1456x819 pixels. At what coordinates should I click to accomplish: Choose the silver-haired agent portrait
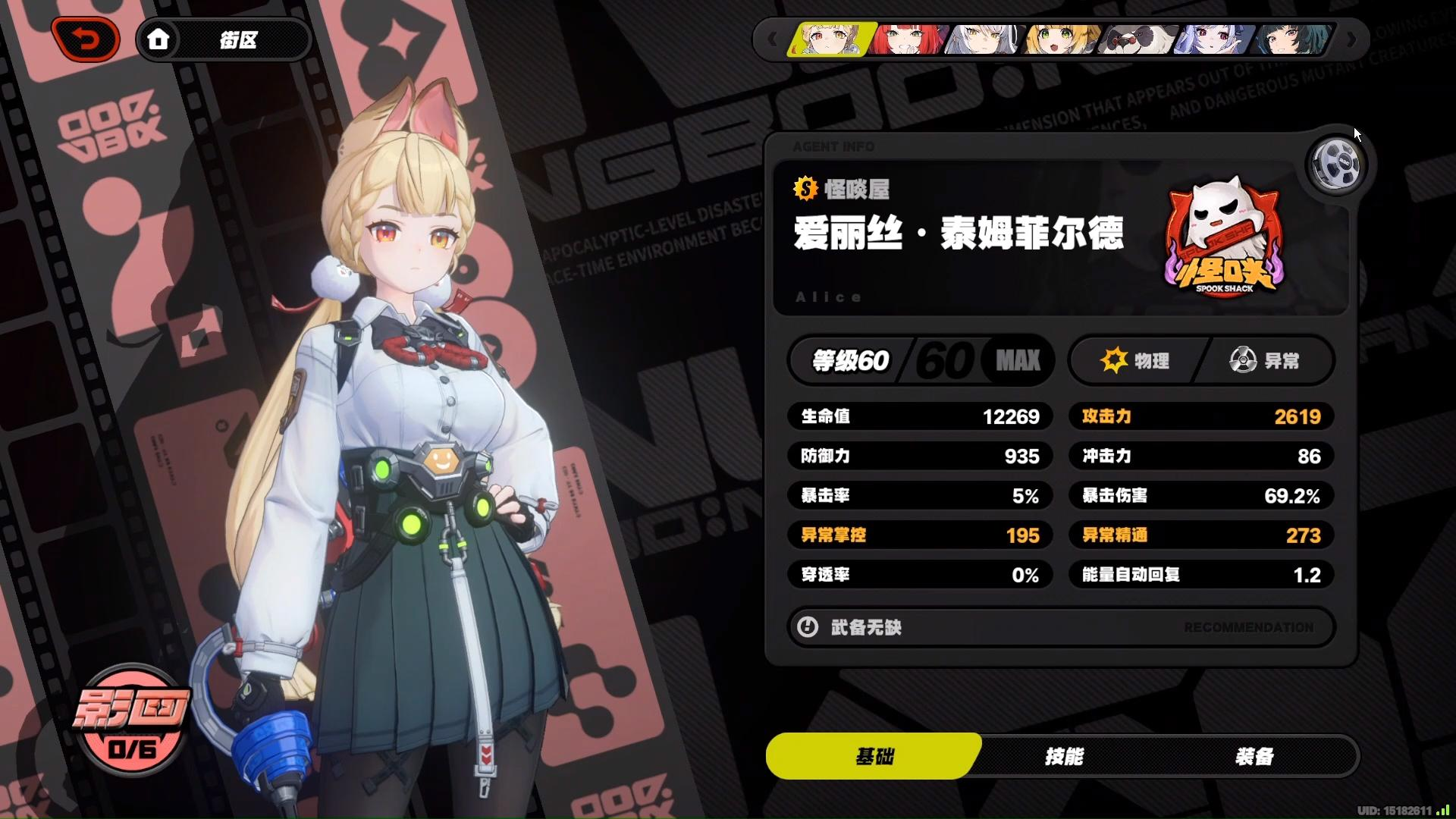pos(984,39)
